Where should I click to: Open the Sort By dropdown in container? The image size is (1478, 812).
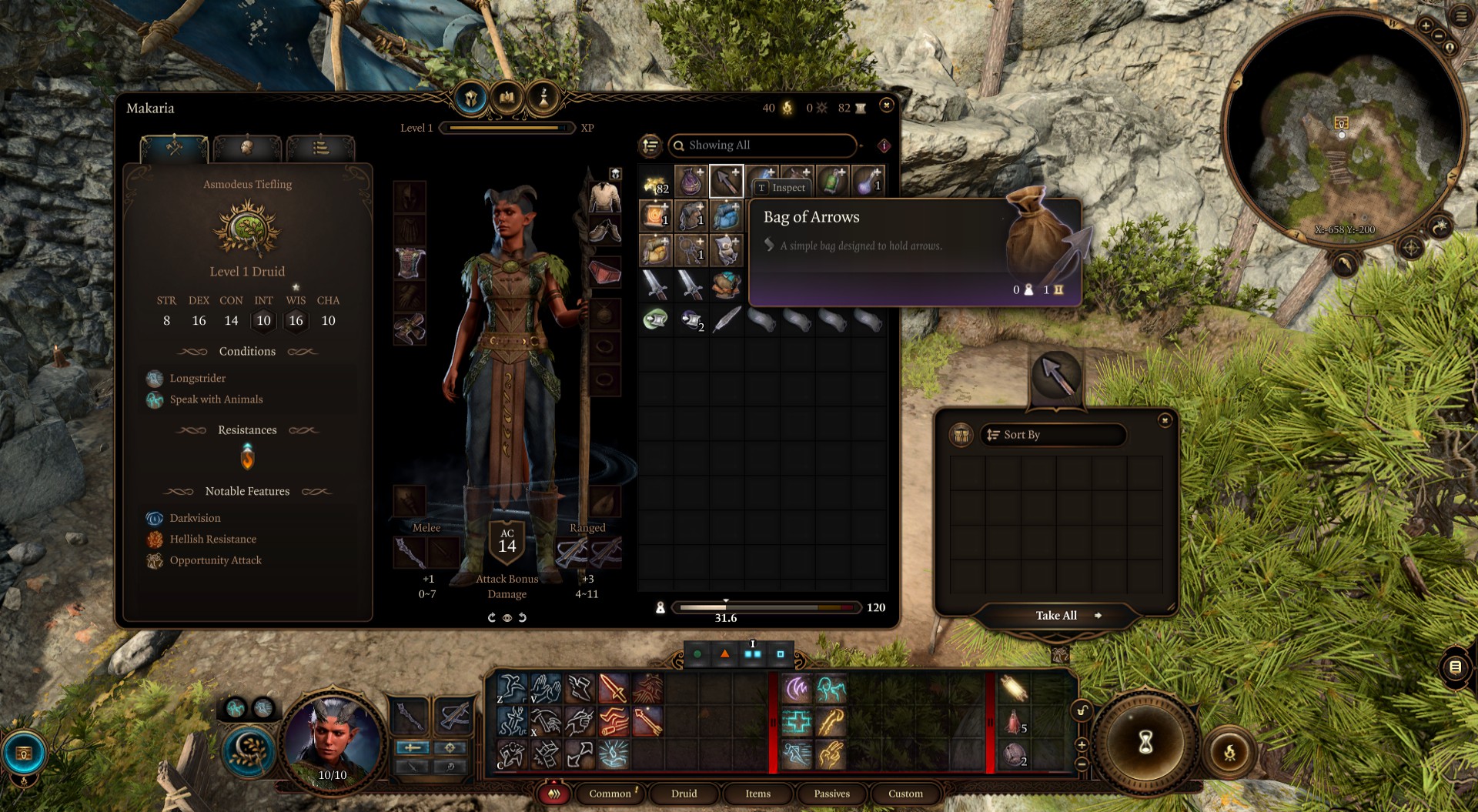[1052, 435]
